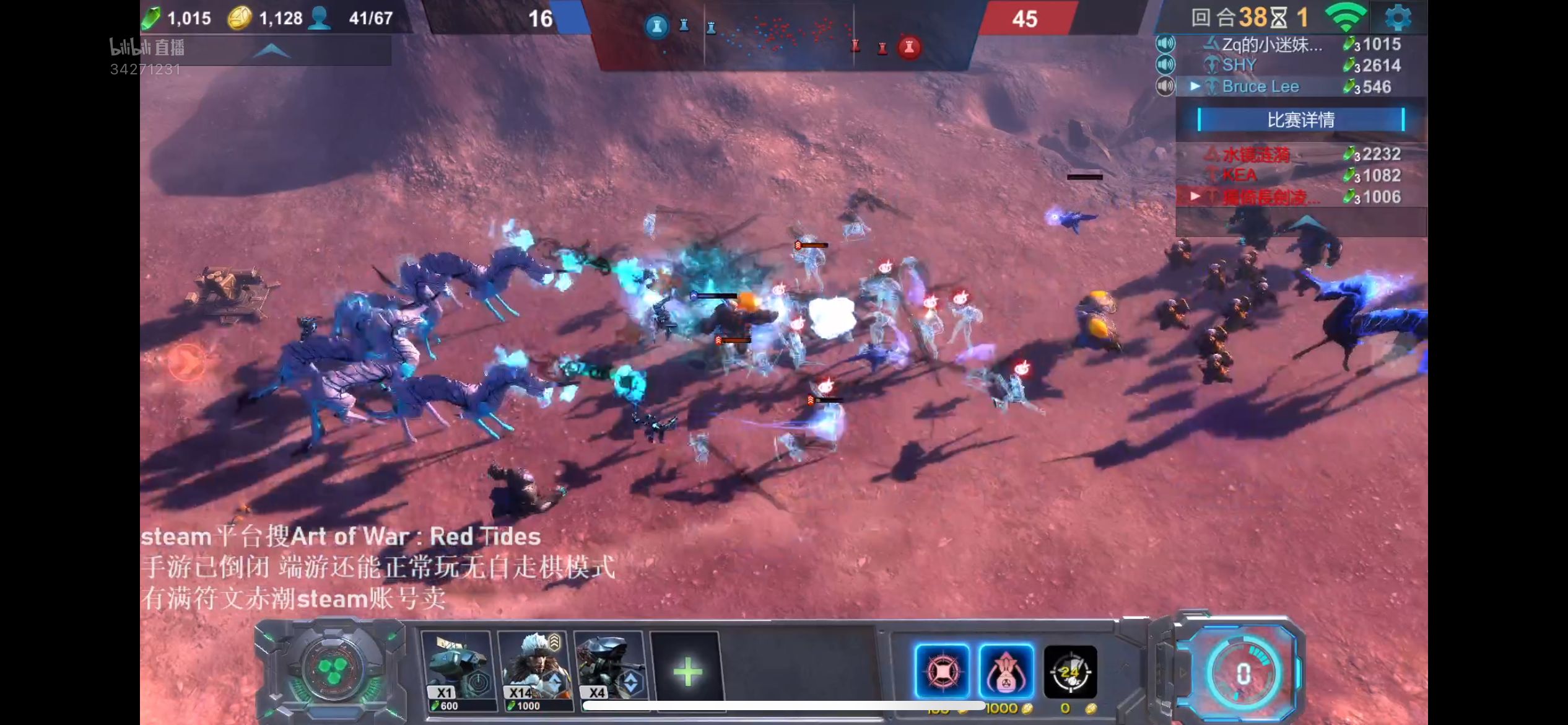Activate the pink crosshair target ability
This screenshot has height=725, width=1568.
pos(942,671)
